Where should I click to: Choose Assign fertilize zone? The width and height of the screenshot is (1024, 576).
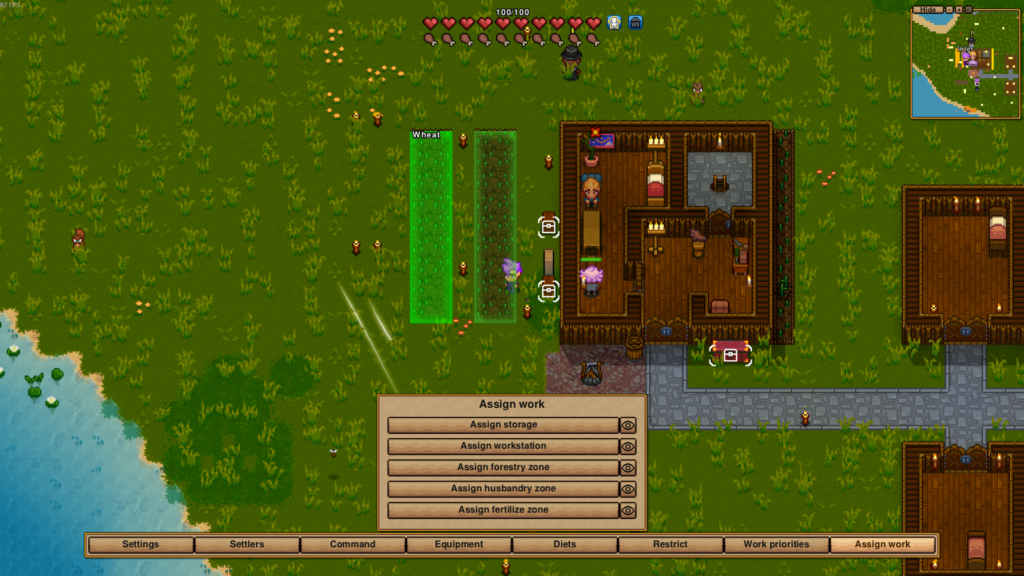(x=503, y=510)
